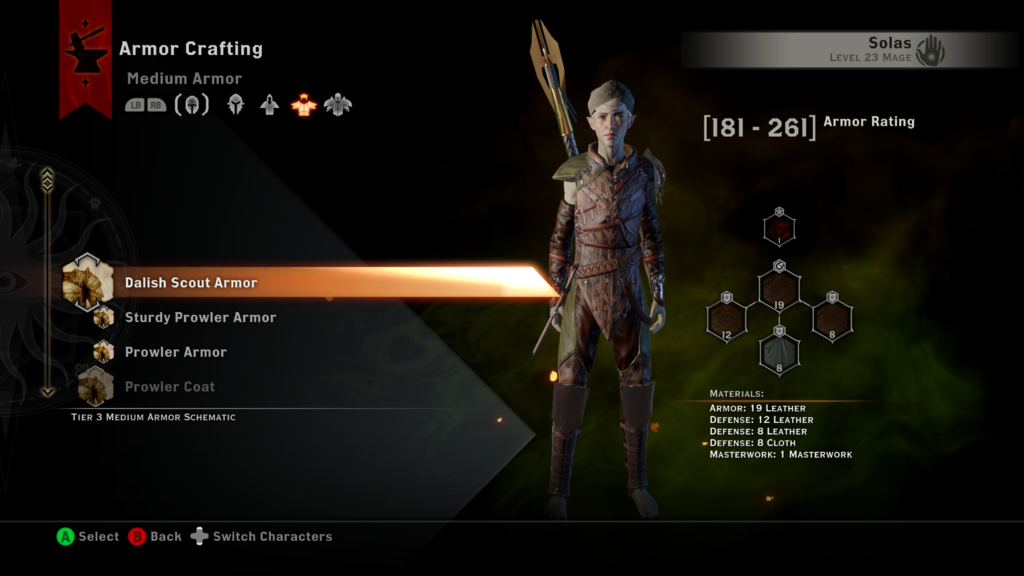The image size is (1024, 576).
Task: Select the 12 Leather defense slot
Action: 727,320
